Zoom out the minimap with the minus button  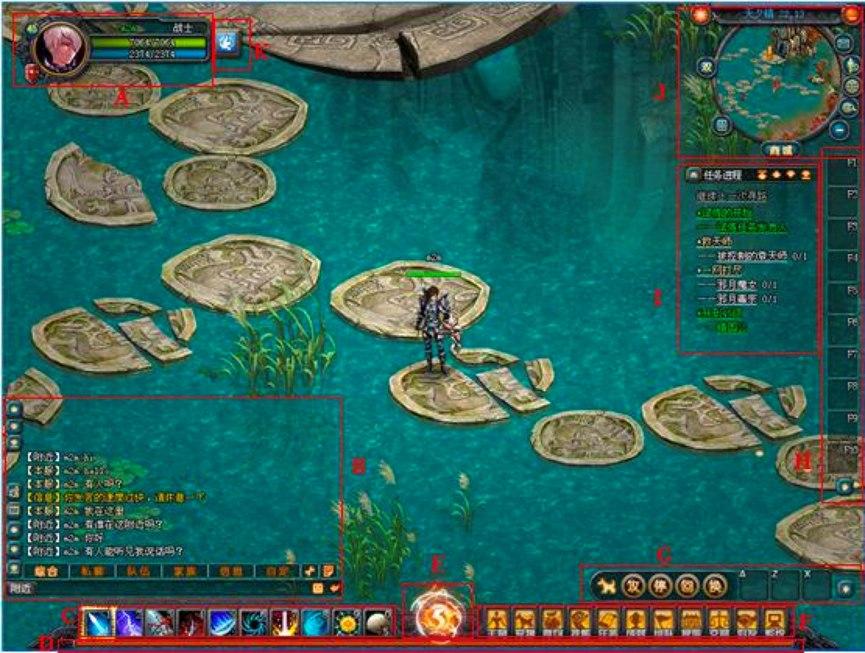838,128
